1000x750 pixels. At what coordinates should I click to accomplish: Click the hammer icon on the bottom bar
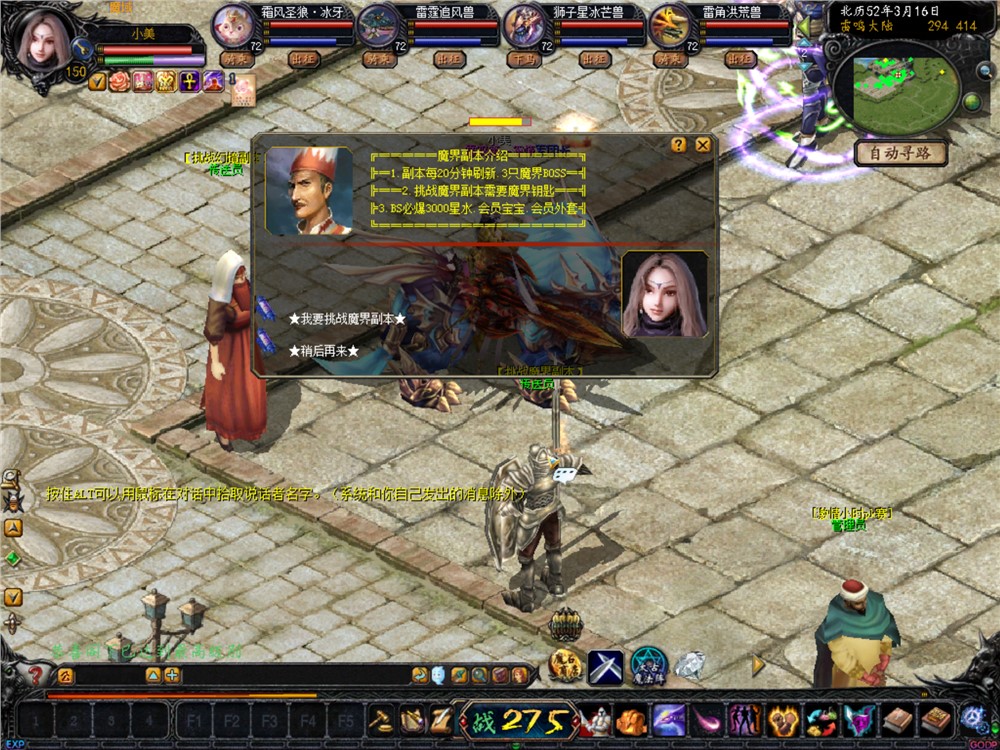380,719
